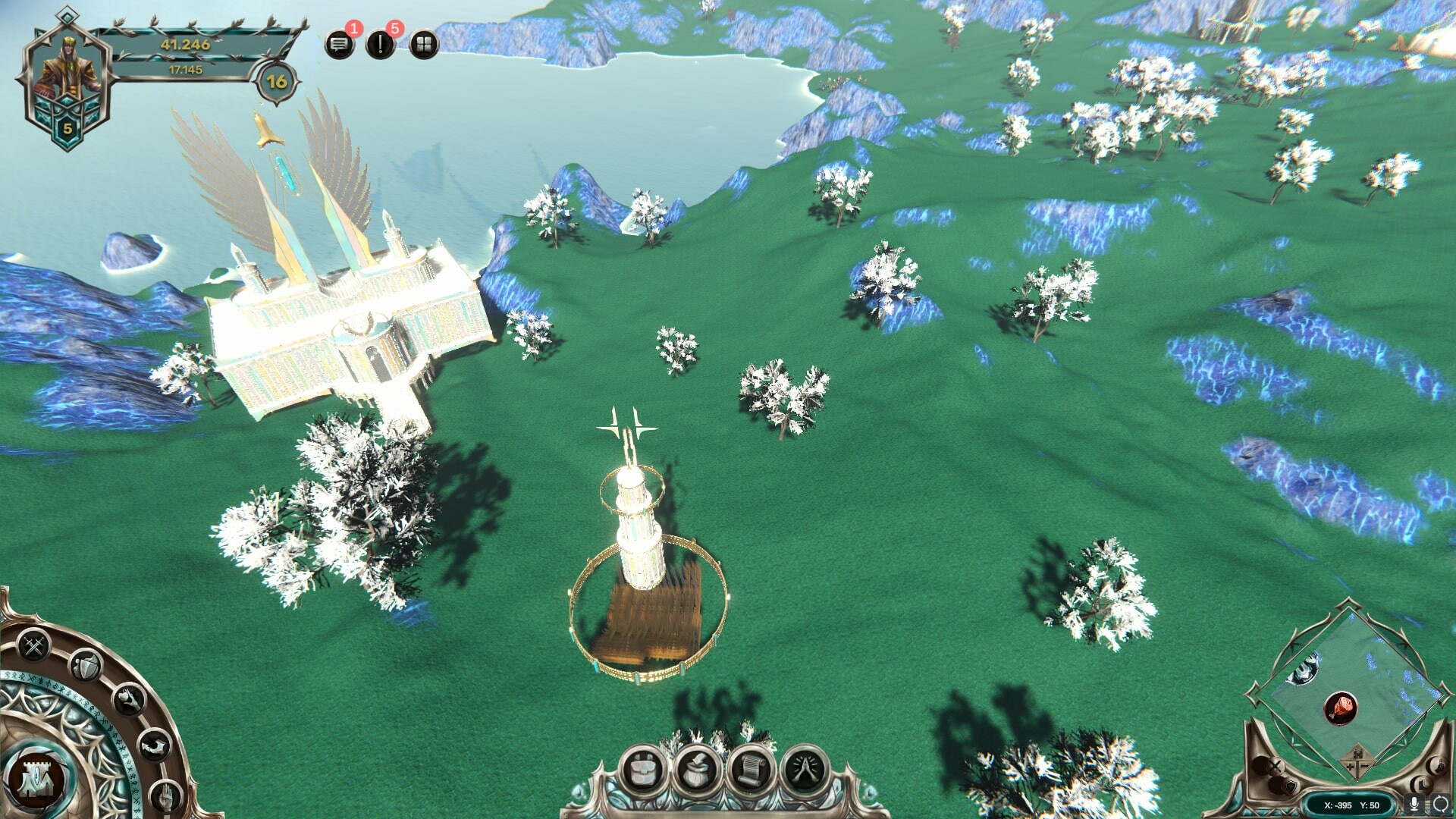Open the exclamation alert showing 5 notifications

(x=381, y=44)
